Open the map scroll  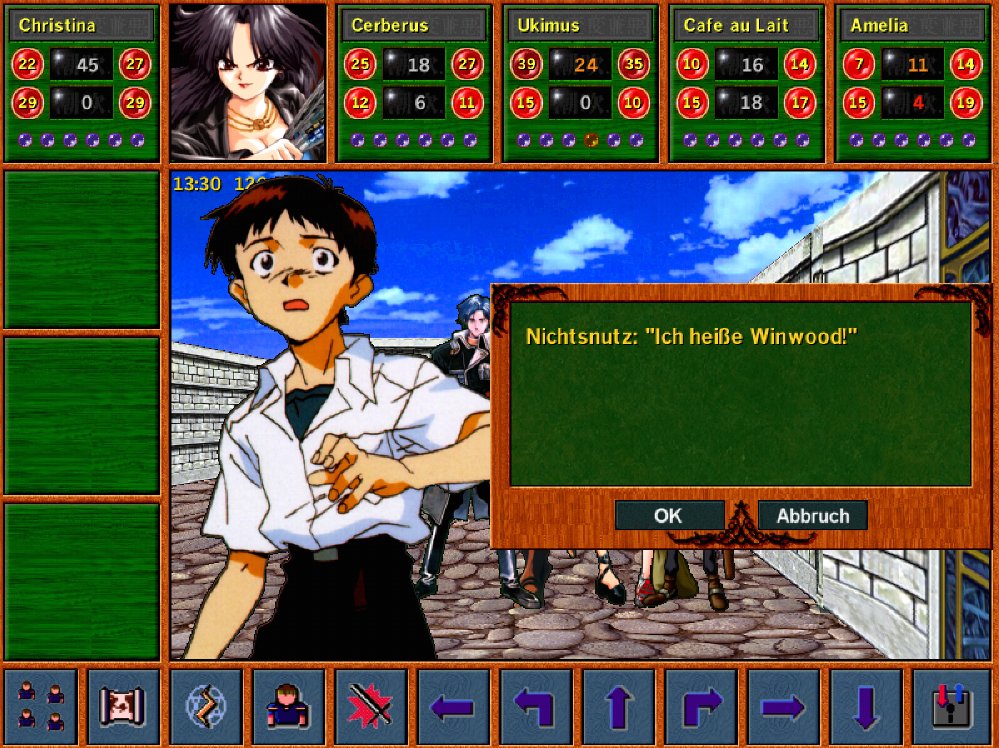(x=124, y=706)
